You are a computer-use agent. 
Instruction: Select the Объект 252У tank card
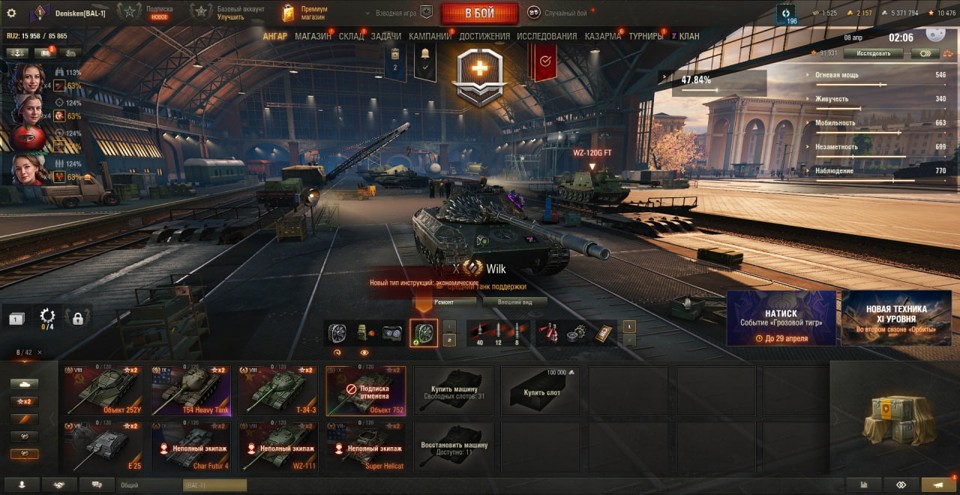click(x=104, y=391)
